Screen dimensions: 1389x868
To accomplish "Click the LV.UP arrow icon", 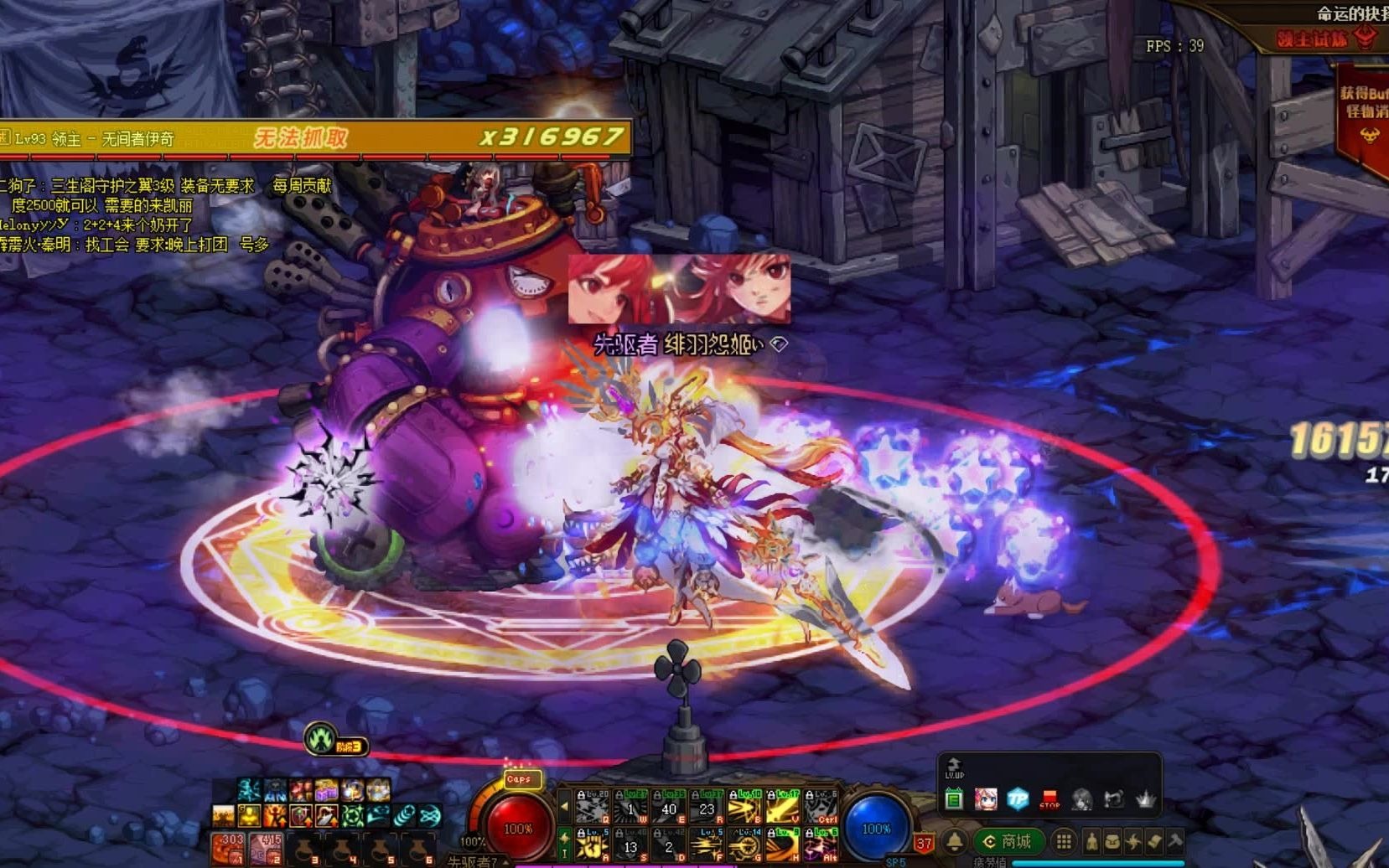I will [954, 767].
